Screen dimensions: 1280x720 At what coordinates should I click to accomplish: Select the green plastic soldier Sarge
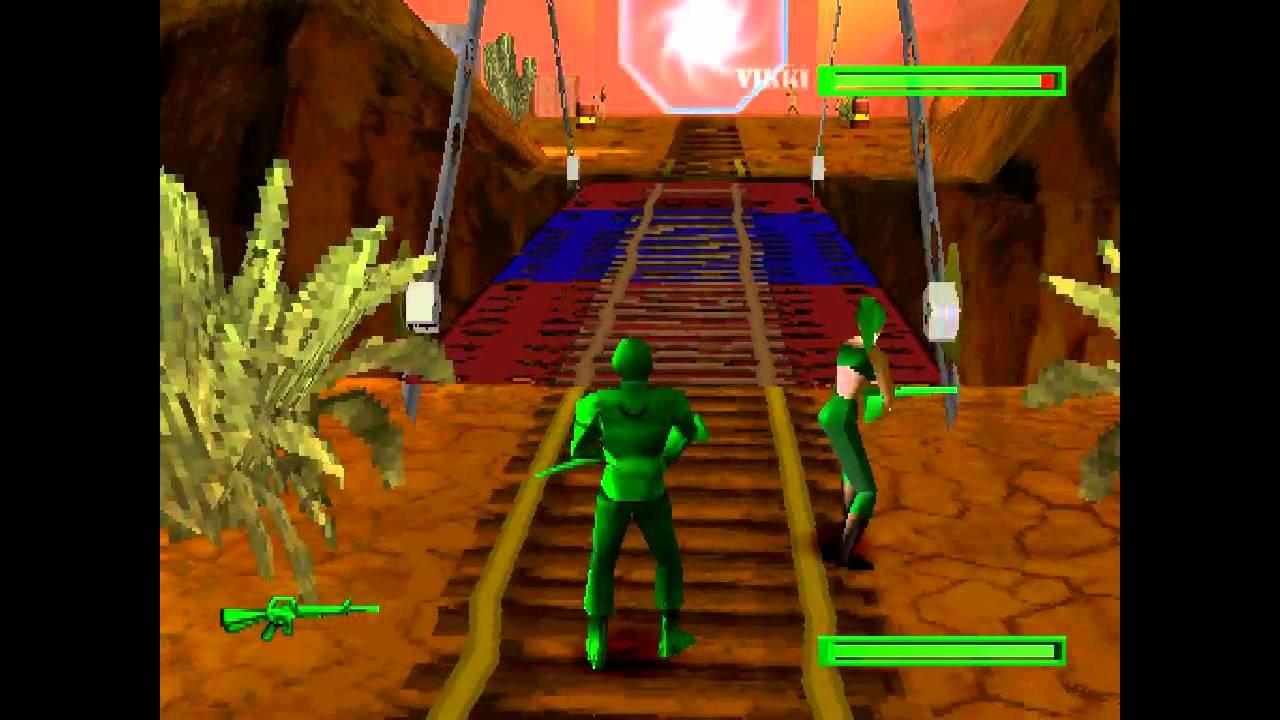630,480
